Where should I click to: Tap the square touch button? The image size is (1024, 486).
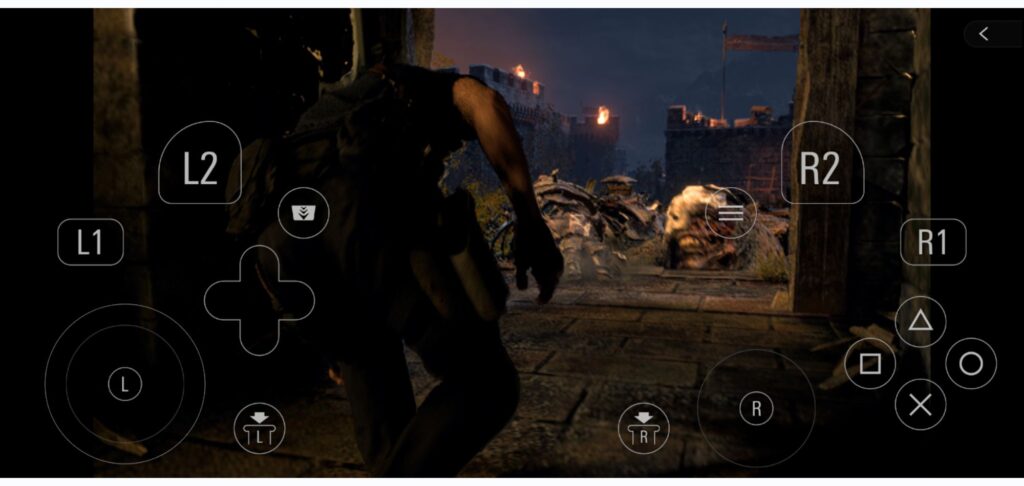point(870,364)
